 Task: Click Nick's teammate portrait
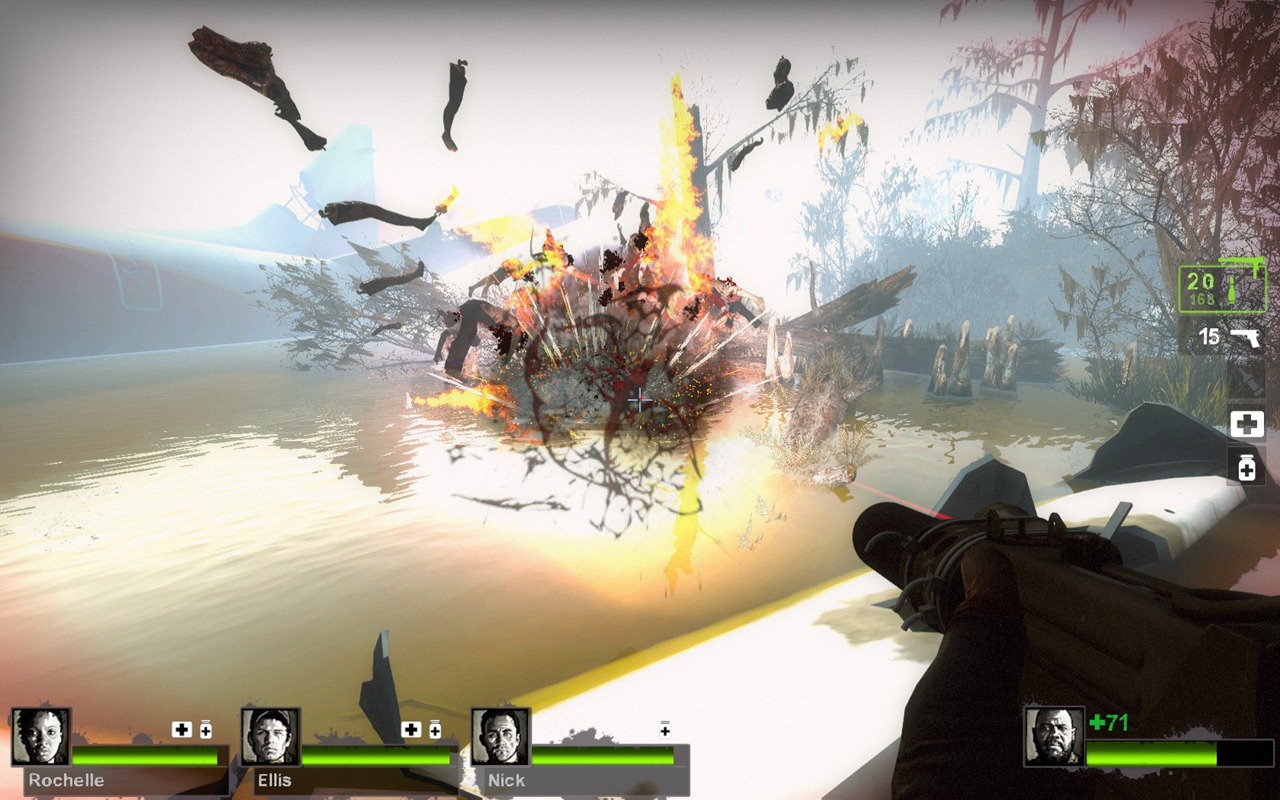point(500,737)
